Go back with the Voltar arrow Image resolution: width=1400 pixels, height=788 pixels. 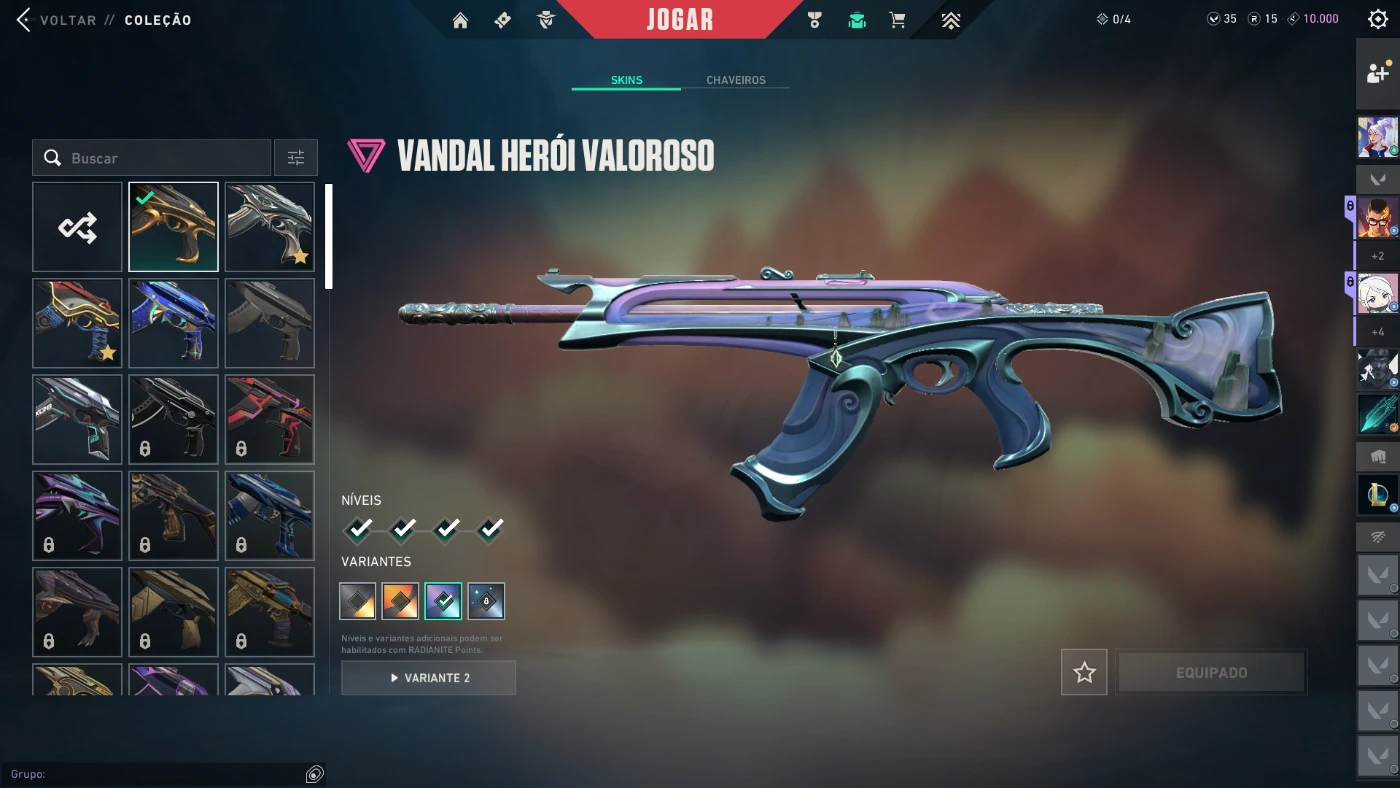click(x=24, y=20)
